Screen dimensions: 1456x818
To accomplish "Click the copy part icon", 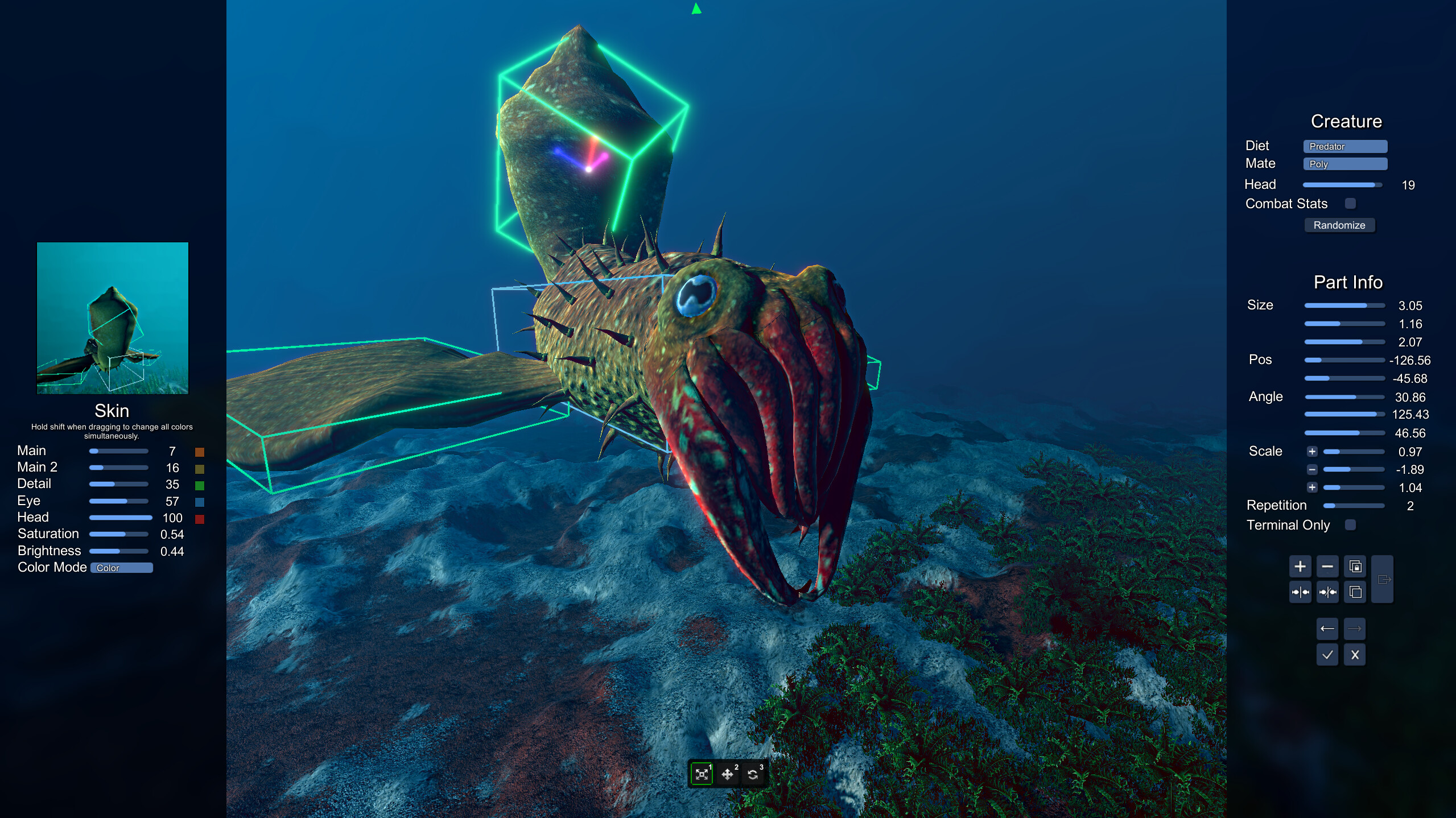I will (1355, 593).
